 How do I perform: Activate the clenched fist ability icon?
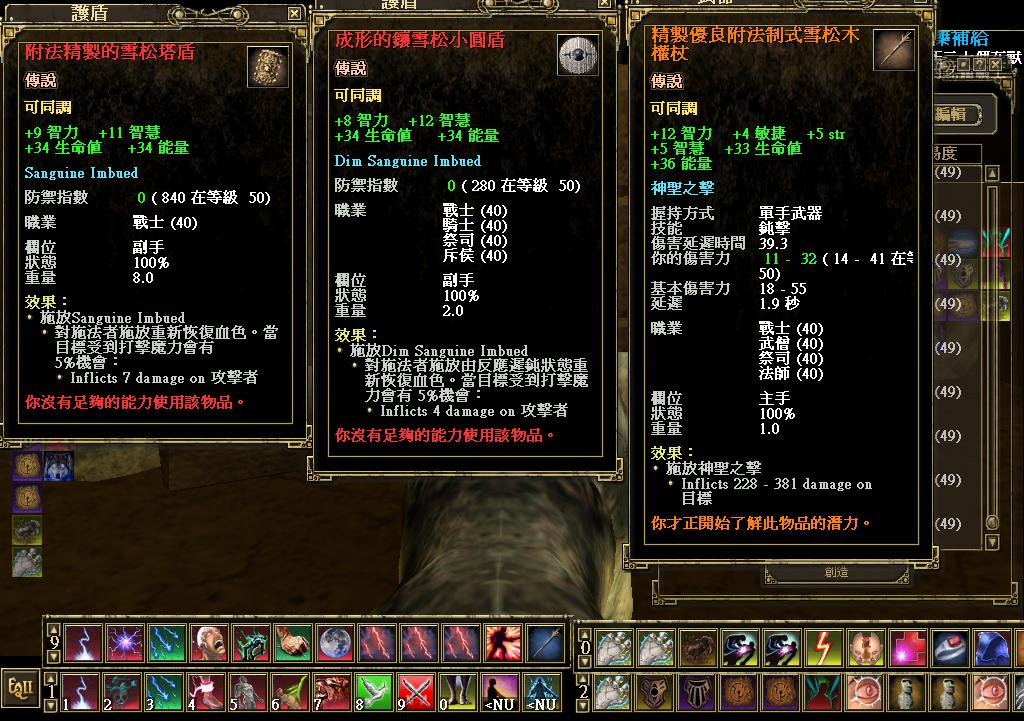tap(291, 643)
